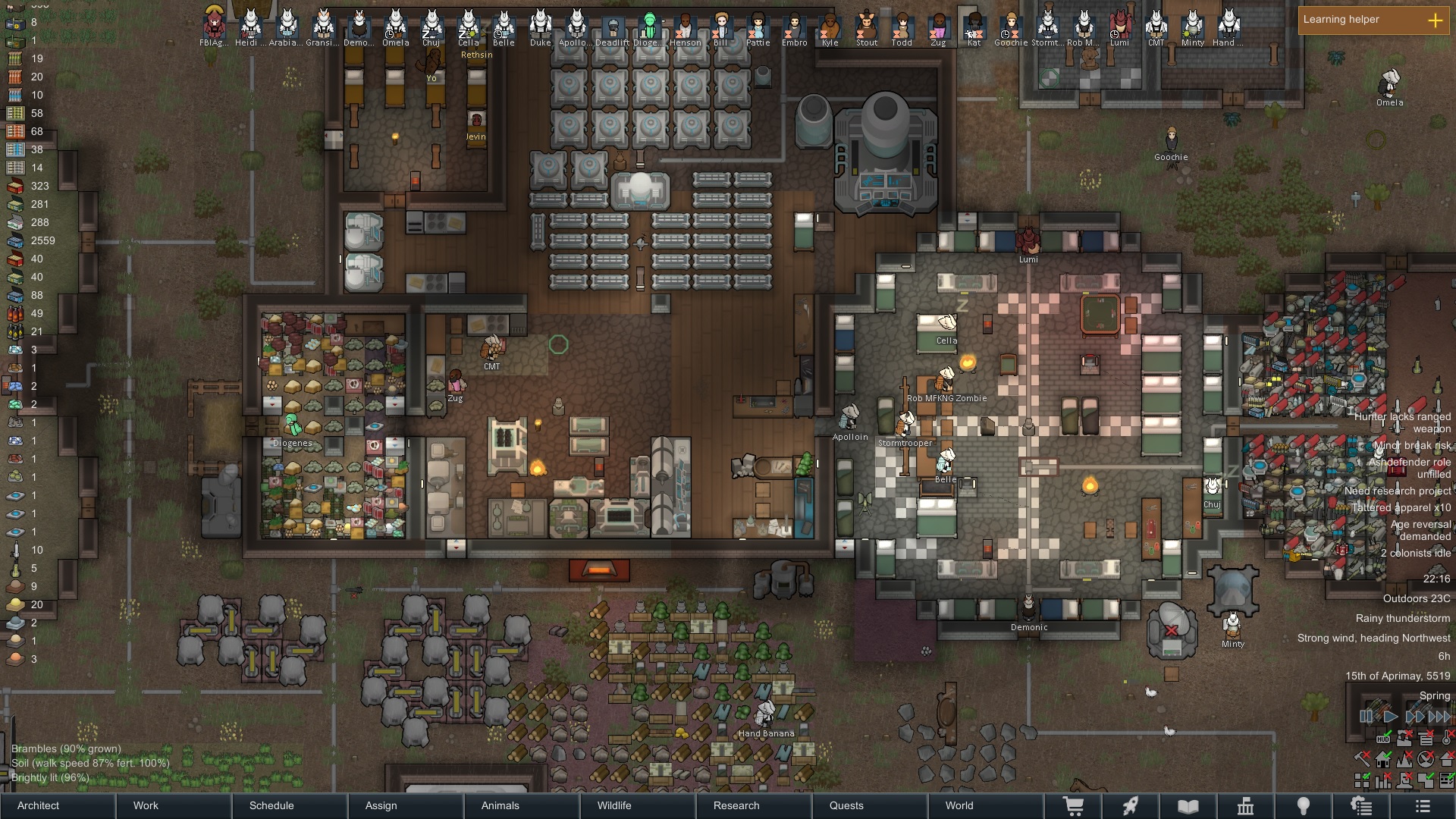Open the 'Need research project' alert
The height and width of the screenshot is (819, 1456).
point(1397,491)
